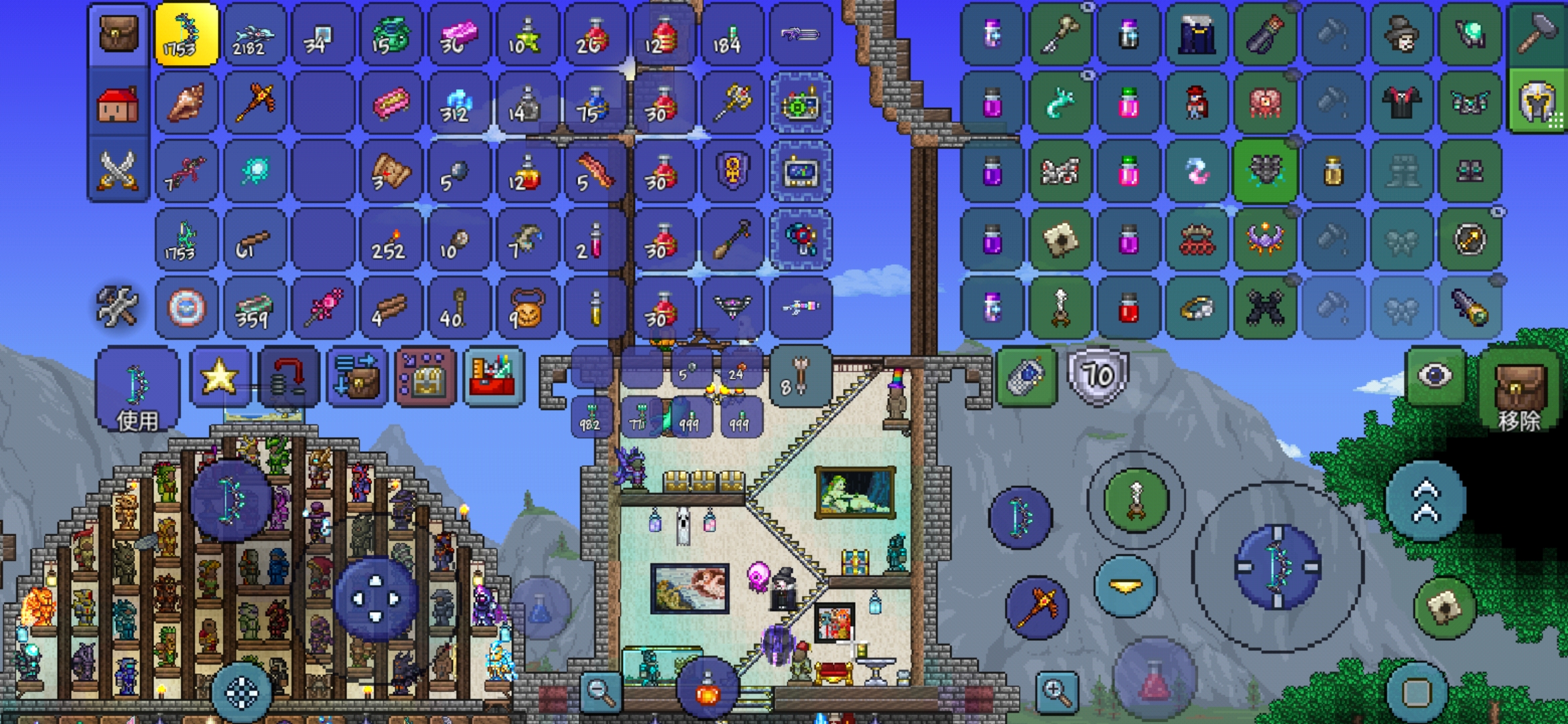This screenshot has height=724, width=1568.
Task: Open the crossed swords PvP tab
Action: tap(118, 170)
